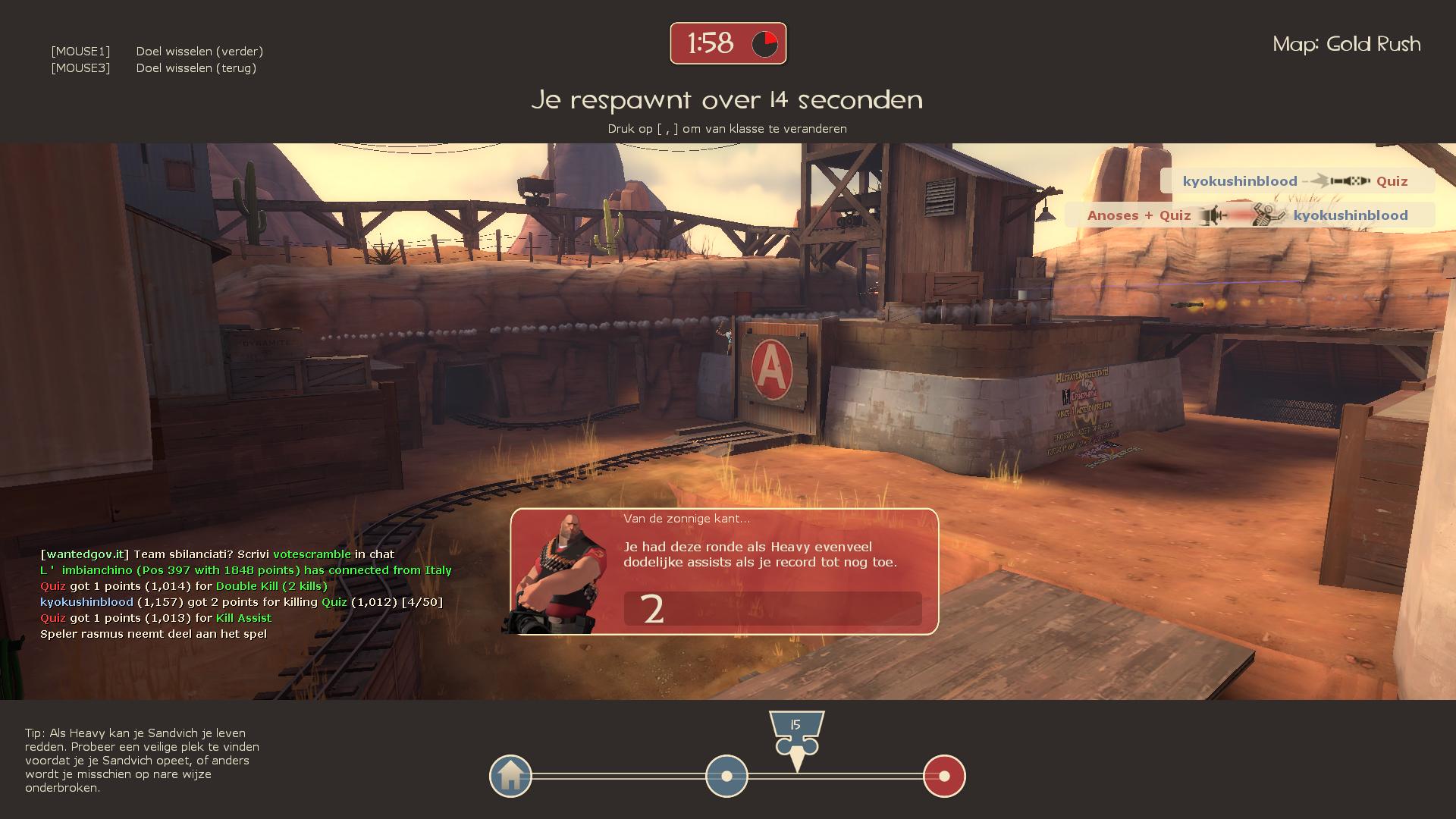Click the votescramble chat message line
1456x819 pixels.
(217, 554)
